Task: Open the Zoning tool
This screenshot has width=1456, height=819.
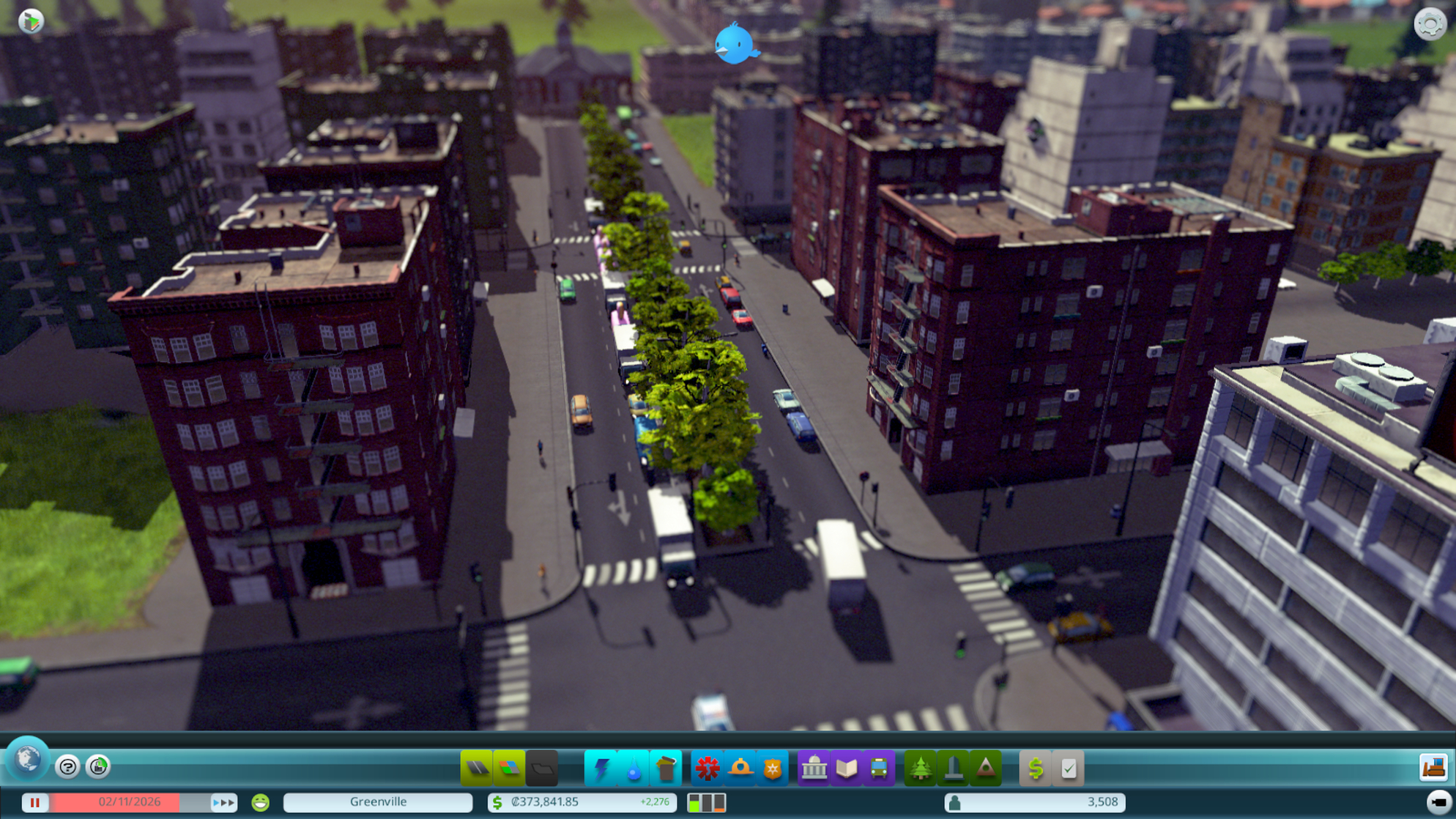Action: pos(509,768)
